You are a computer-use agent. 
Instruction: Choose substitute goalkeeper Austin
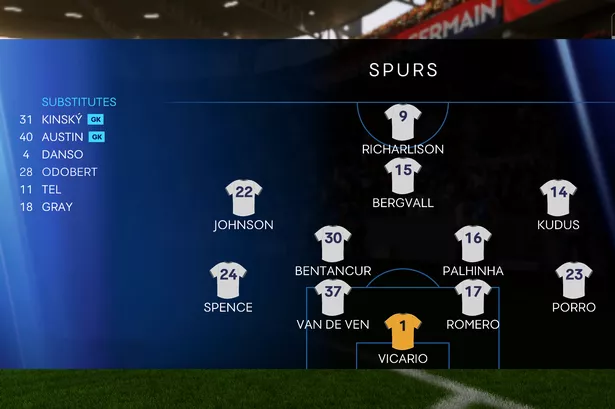click(62, 137)
